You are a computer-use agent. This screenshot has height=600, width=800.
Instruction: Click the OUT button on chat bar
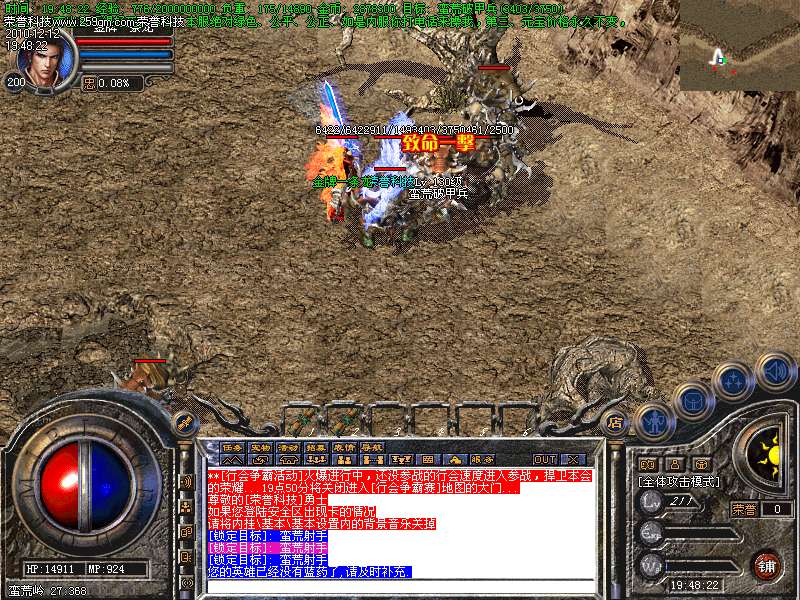tap(544, 459)
